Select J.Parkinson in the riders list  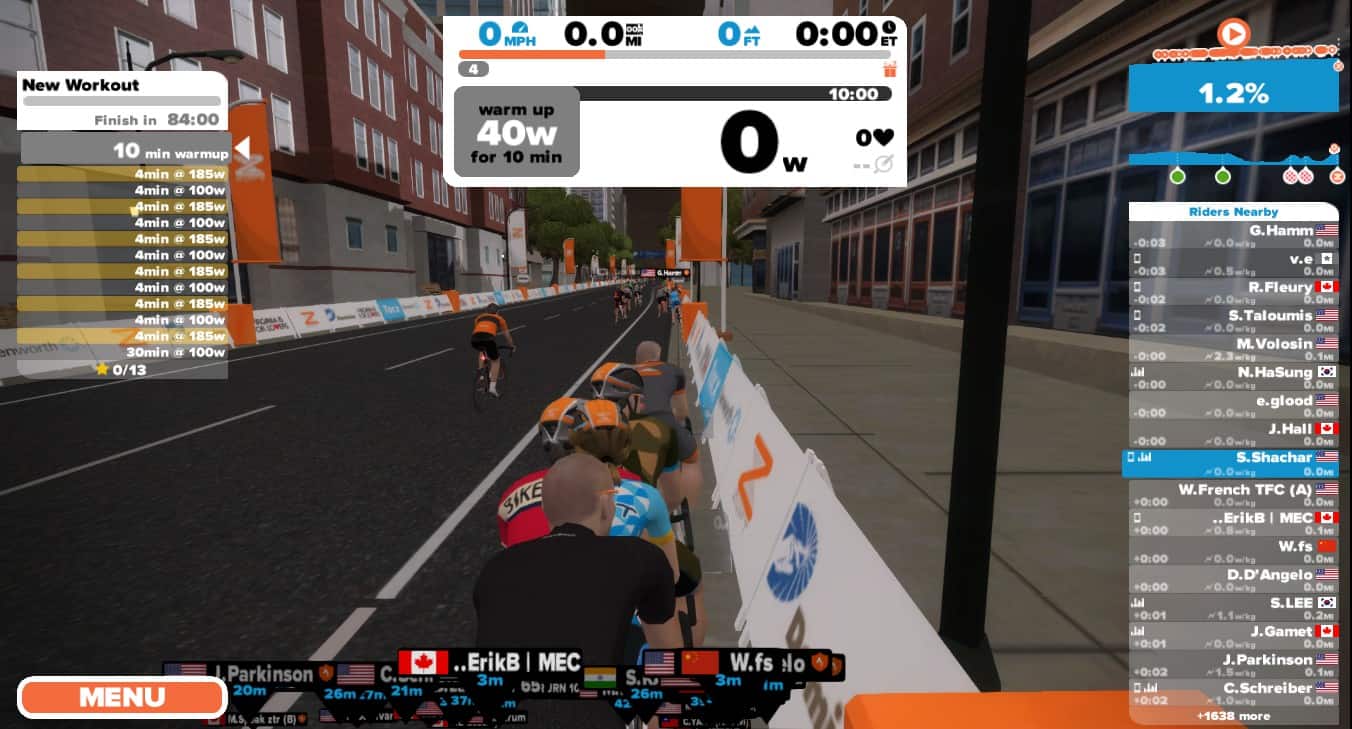[1233, 665]
